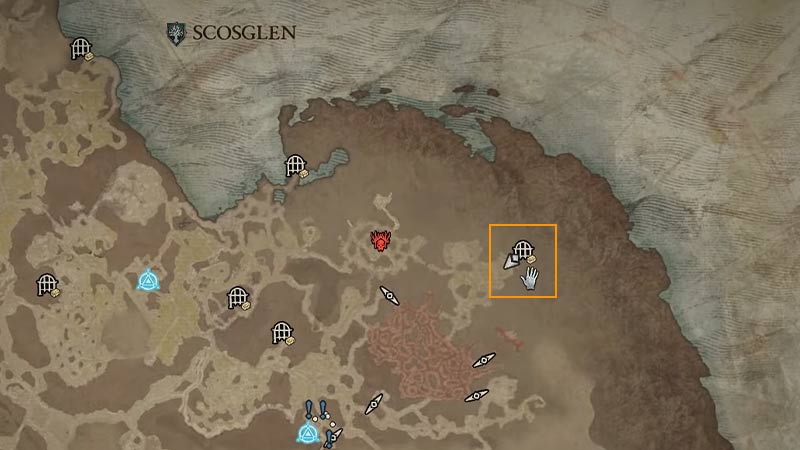Select the dungeon marker inside the orange box

click(521, 251)
